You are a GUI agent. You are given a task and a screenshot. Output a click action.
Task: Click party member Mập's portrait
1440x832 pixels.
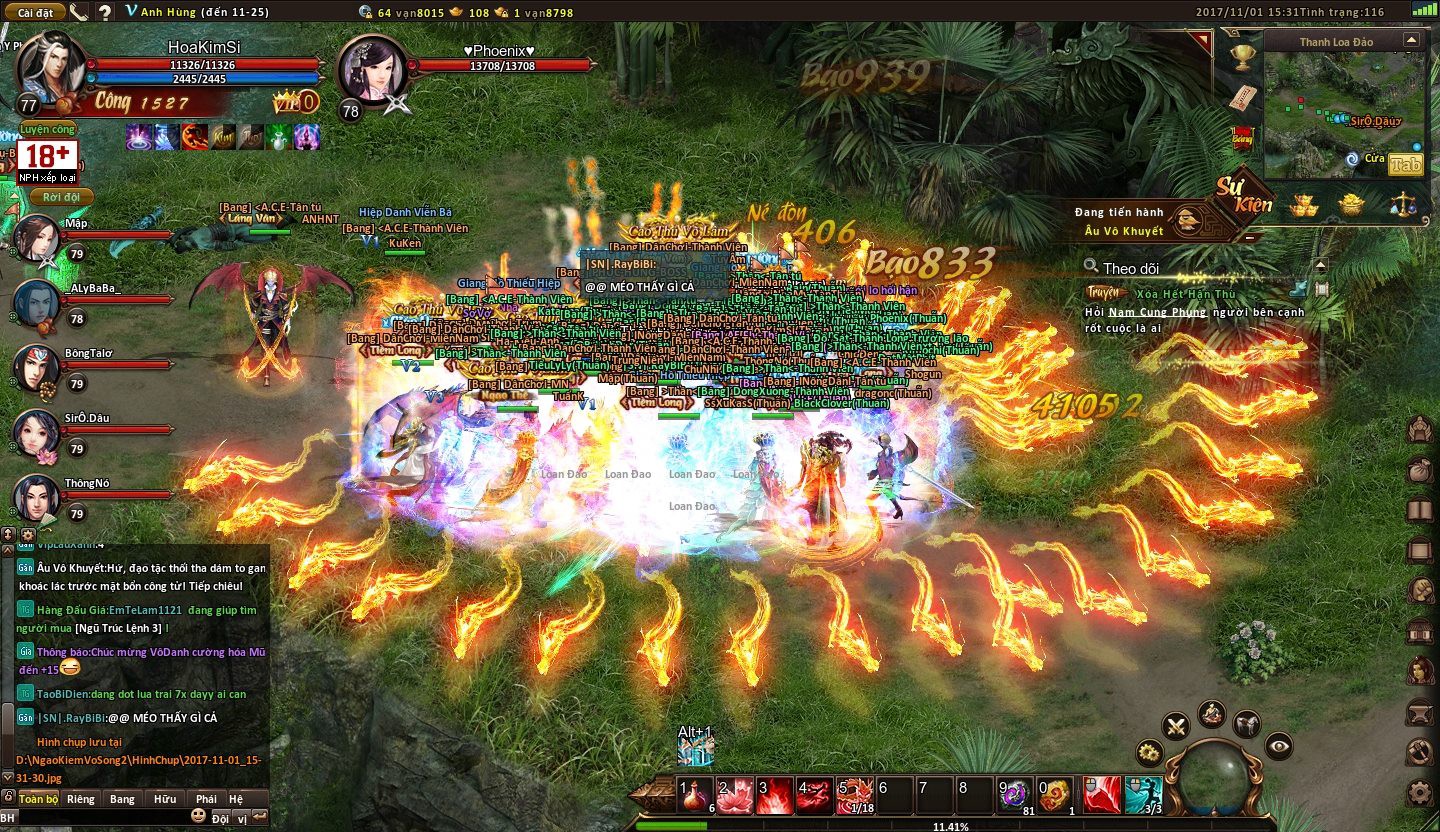37,235
